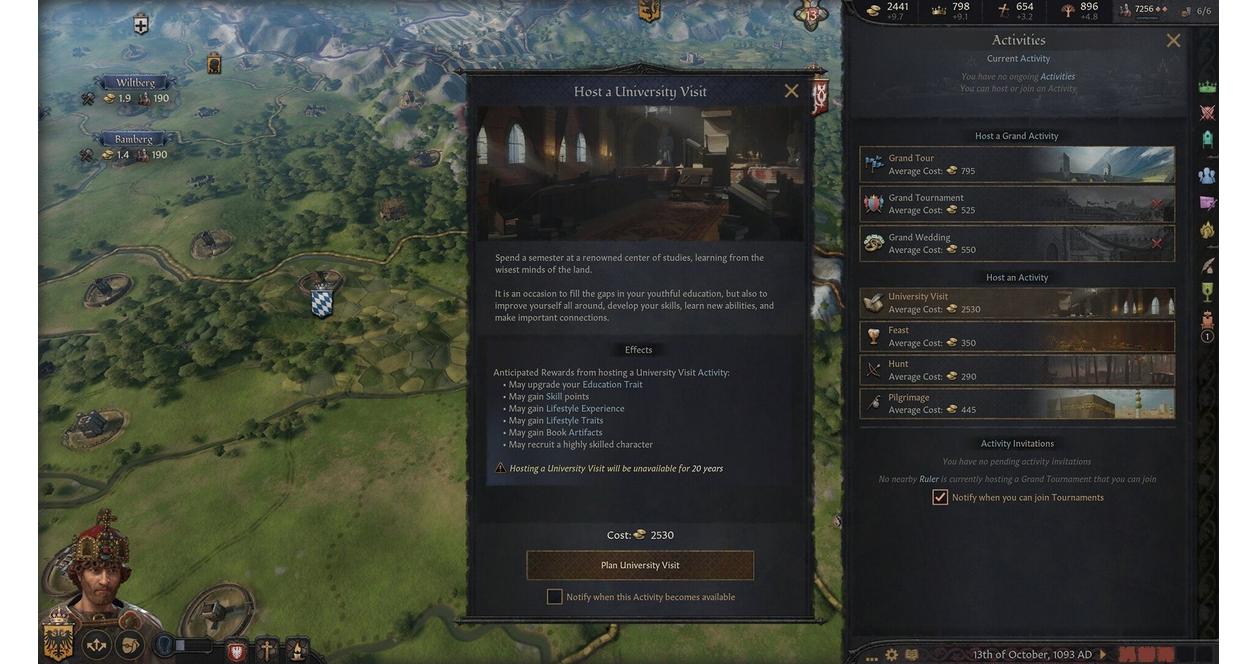Viewport: 1256px width, 664px height.
Task: Choose the Feast activity
Action: click(1016, 337)
